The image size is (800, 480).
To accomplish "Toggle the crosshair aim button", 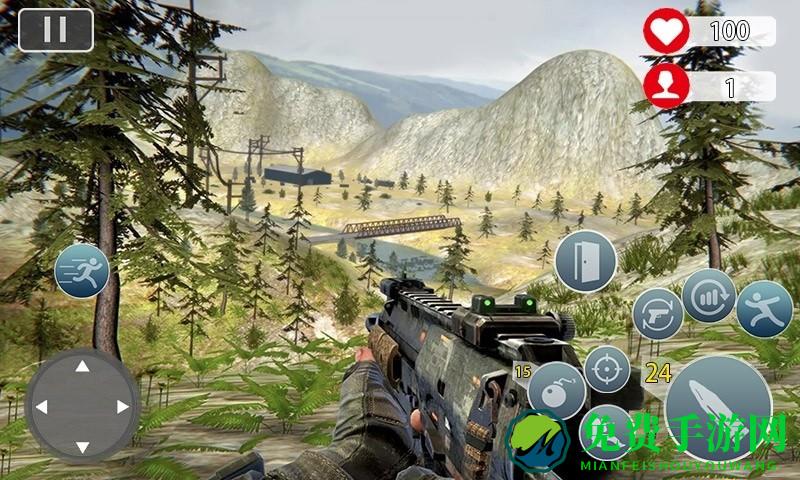I will point(606,370).
